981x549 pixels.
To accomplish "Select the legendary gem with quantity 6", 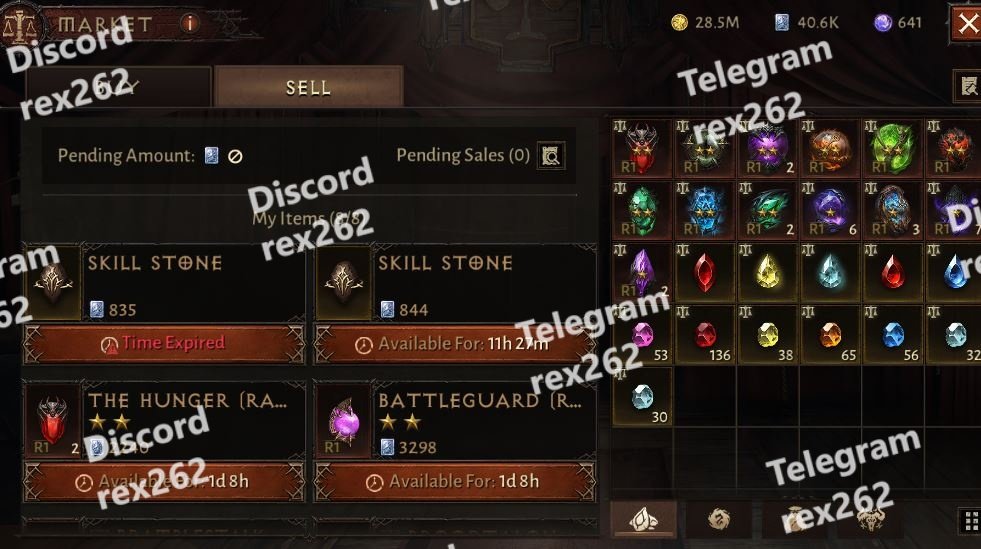I will [830, 209].
